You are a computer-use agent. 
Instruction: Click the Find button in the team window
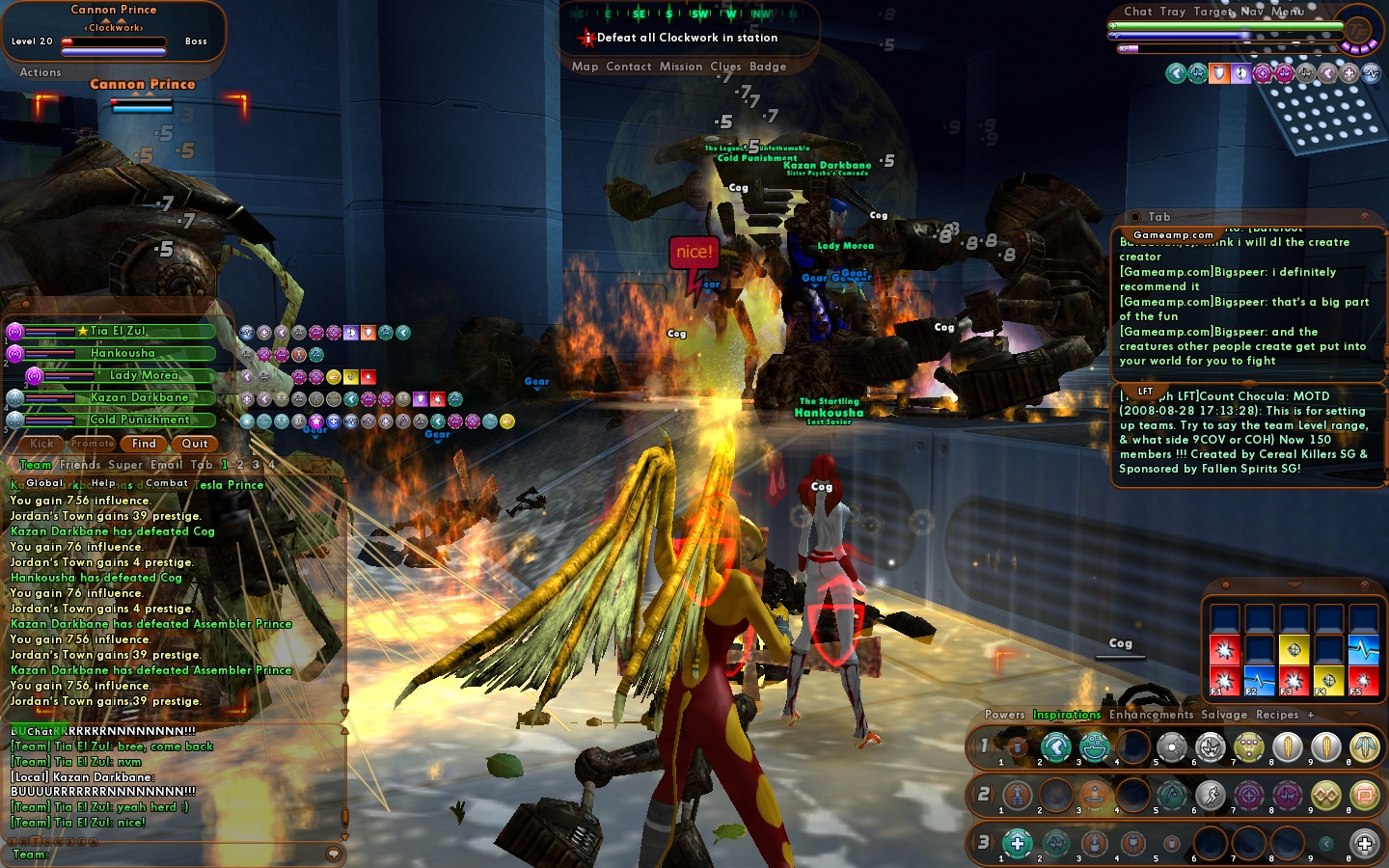144,444
